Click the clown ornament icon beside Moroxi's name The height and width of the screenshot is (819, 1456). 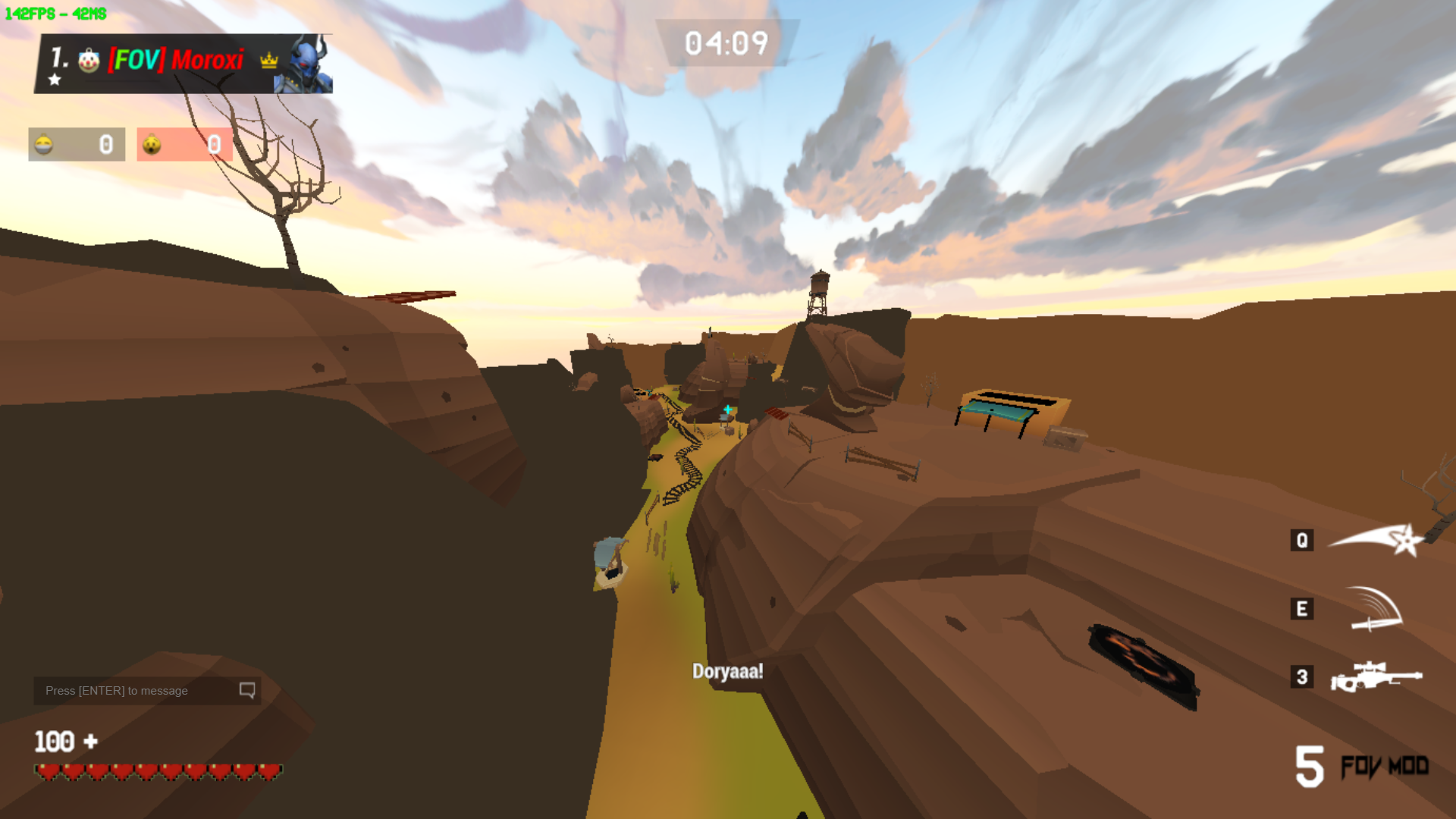[89, 60]
